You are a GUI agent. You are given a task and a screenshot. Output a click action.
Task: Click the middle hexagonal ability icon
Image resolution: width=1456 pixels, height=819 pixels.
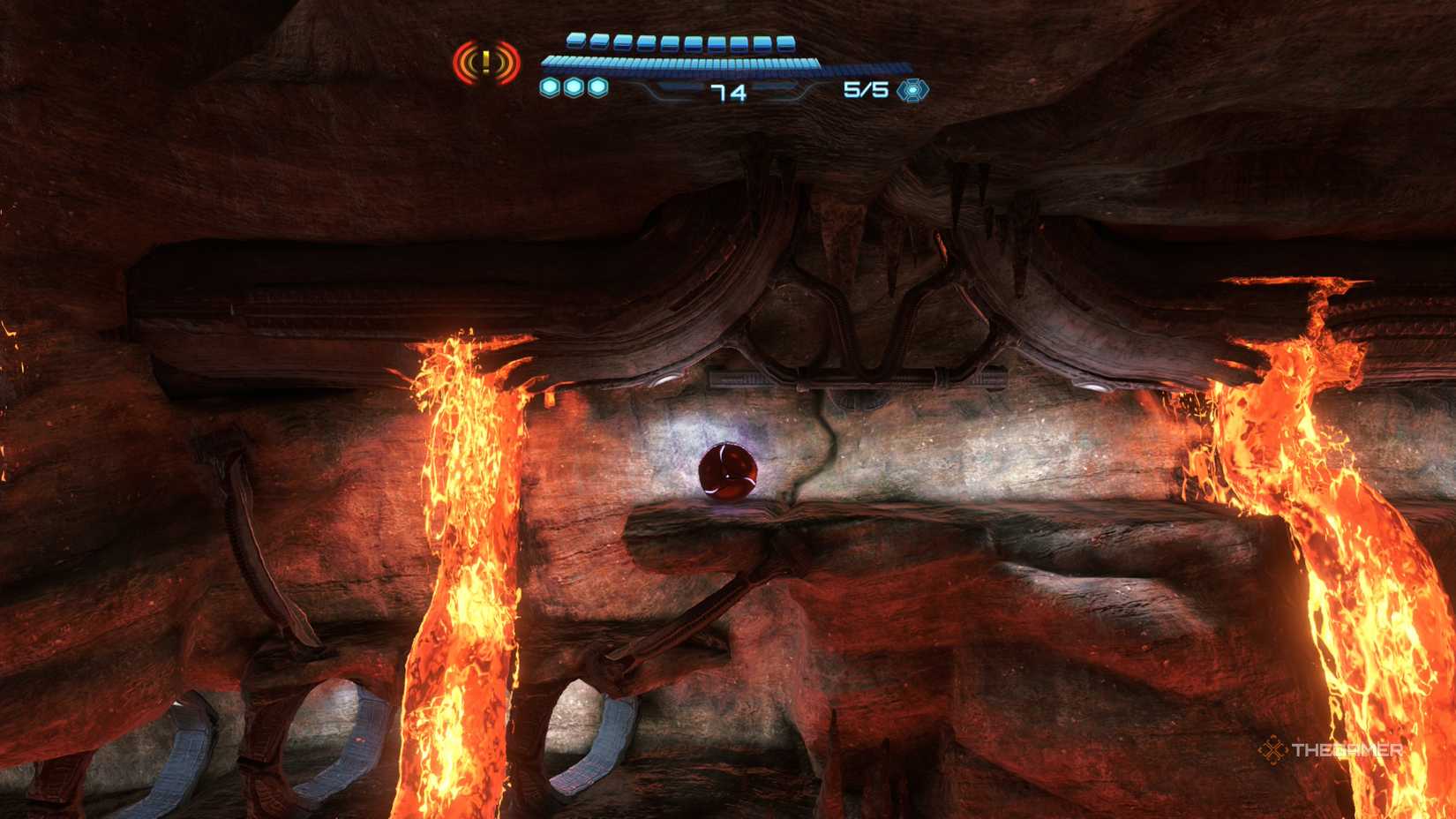(x=575, y=86)
